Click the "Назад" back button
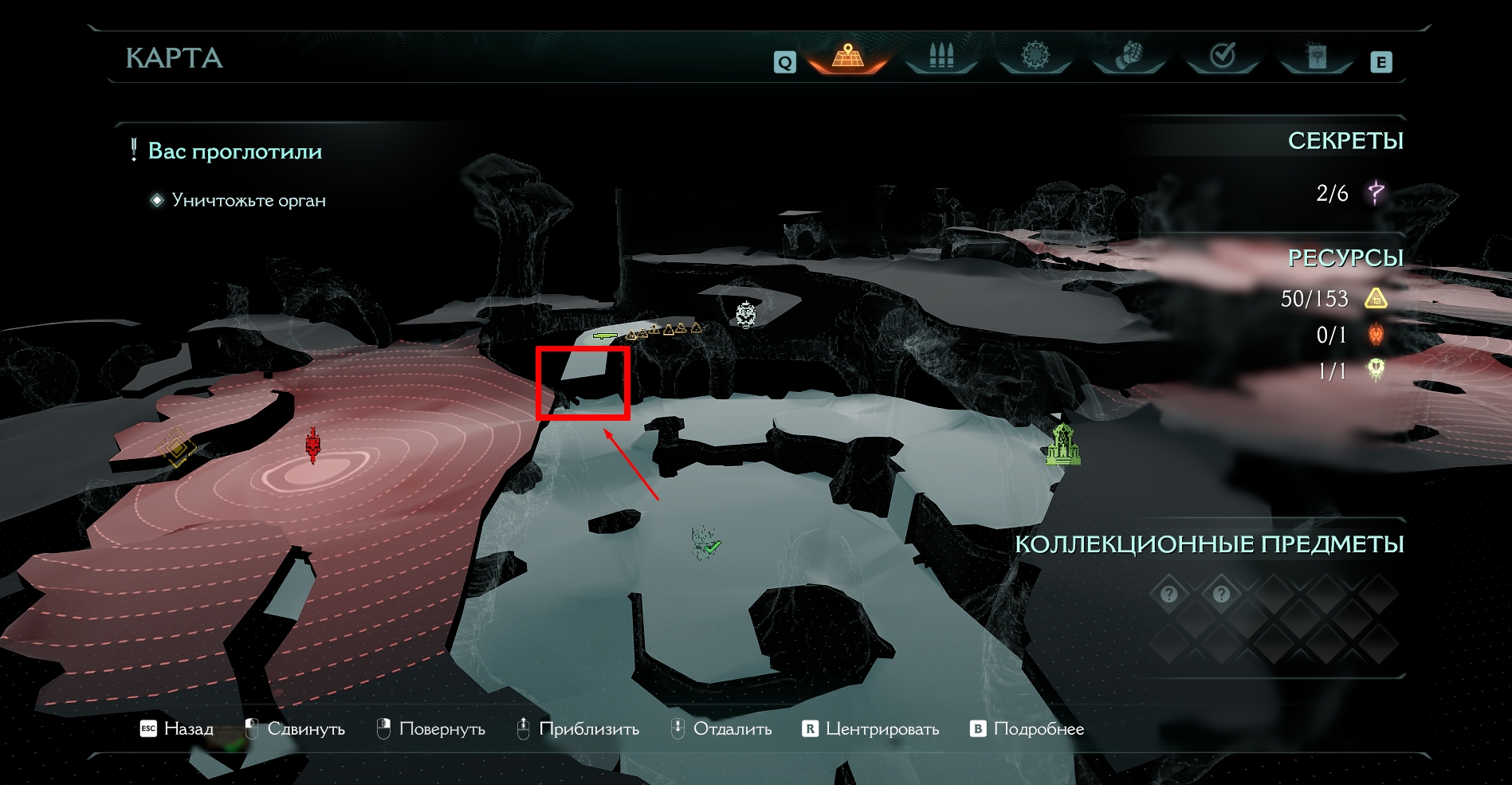Viewport: 1512px width, 785px height. tap(177, 728)
